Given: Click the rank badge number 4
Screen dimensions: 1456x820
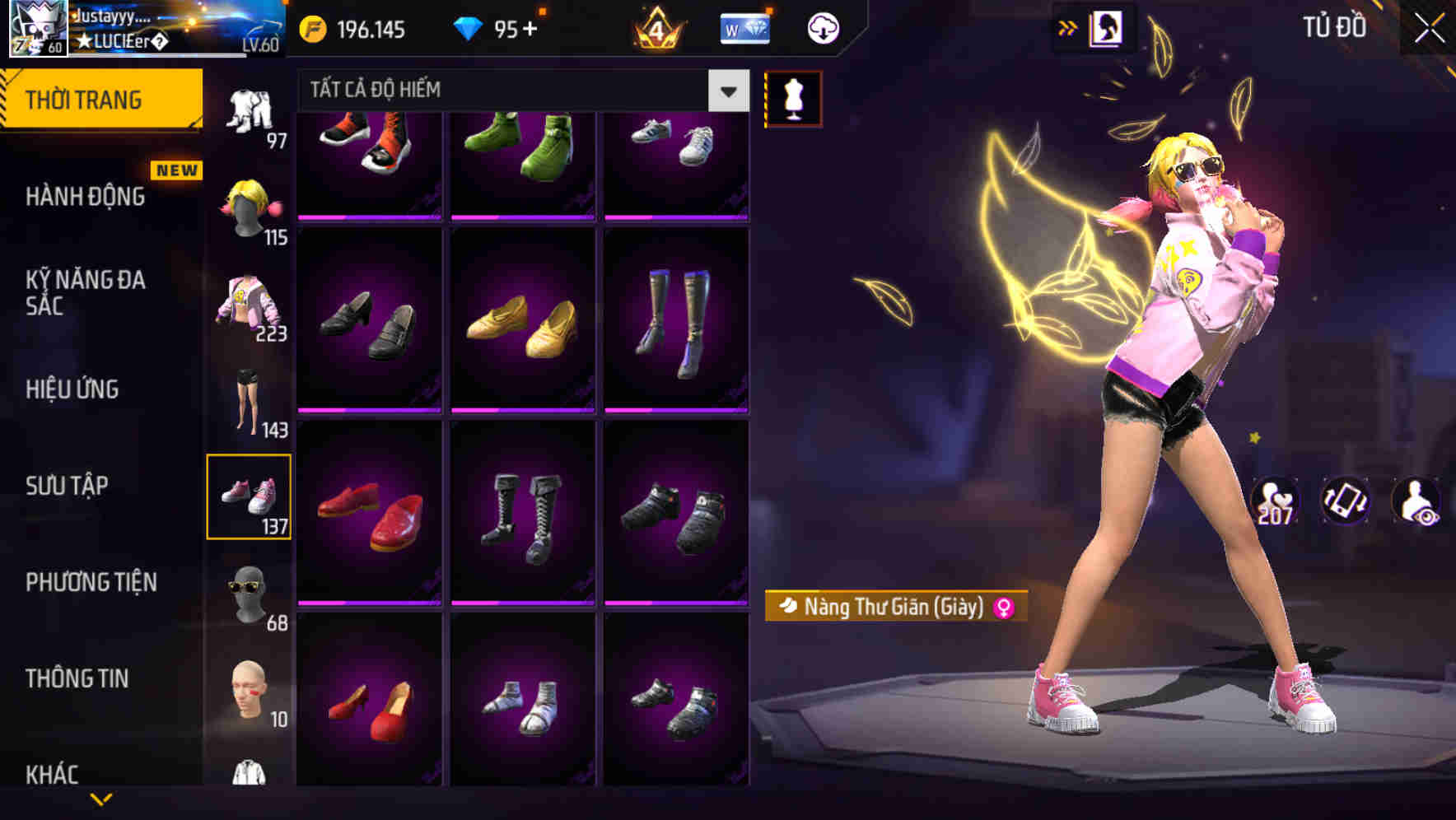Looking at the screenshot, I should 659,27.
